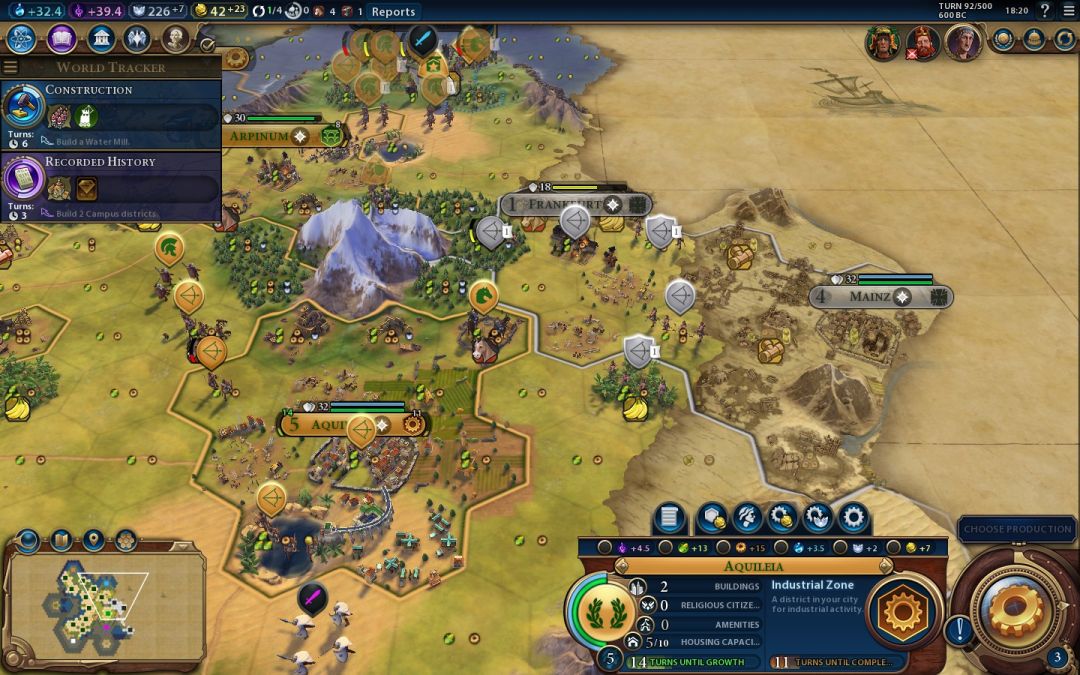Toggle the map pin tool above minimap

93,541
